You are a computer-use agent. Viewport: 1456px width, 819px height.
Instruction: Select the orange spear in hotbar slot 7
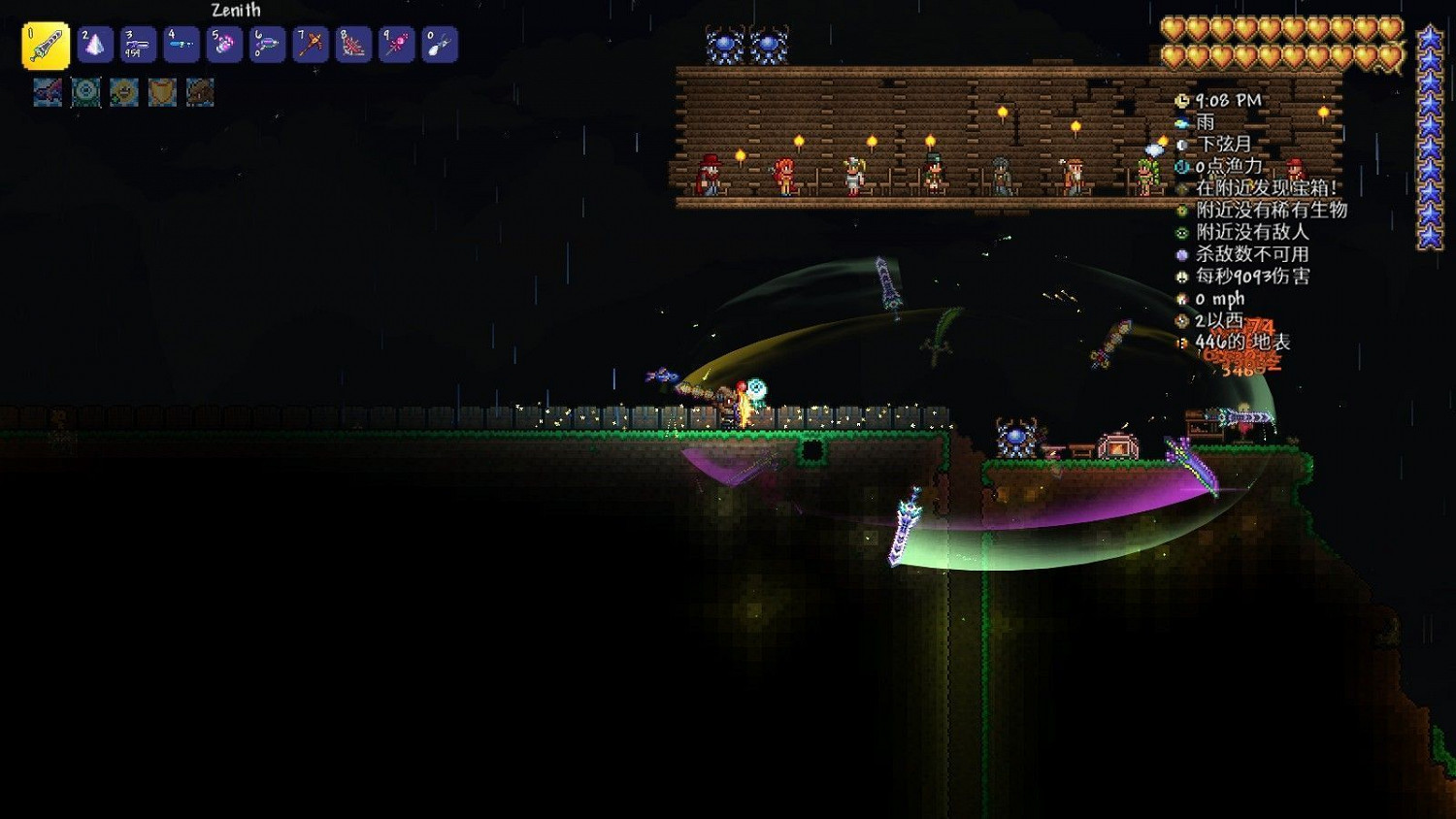[x=309, y=43]
